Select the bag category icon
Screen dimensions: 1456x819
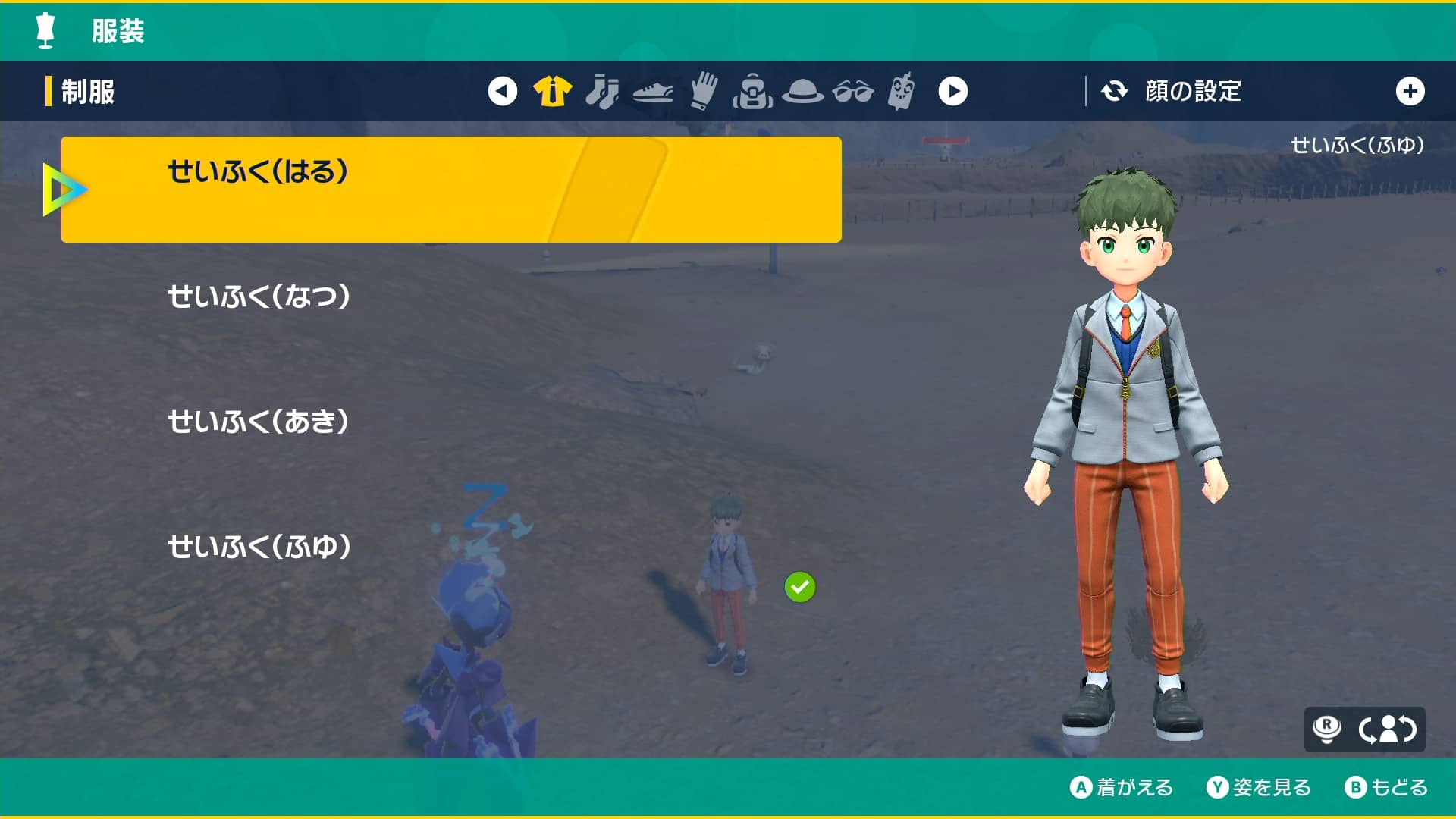[754, 90]
